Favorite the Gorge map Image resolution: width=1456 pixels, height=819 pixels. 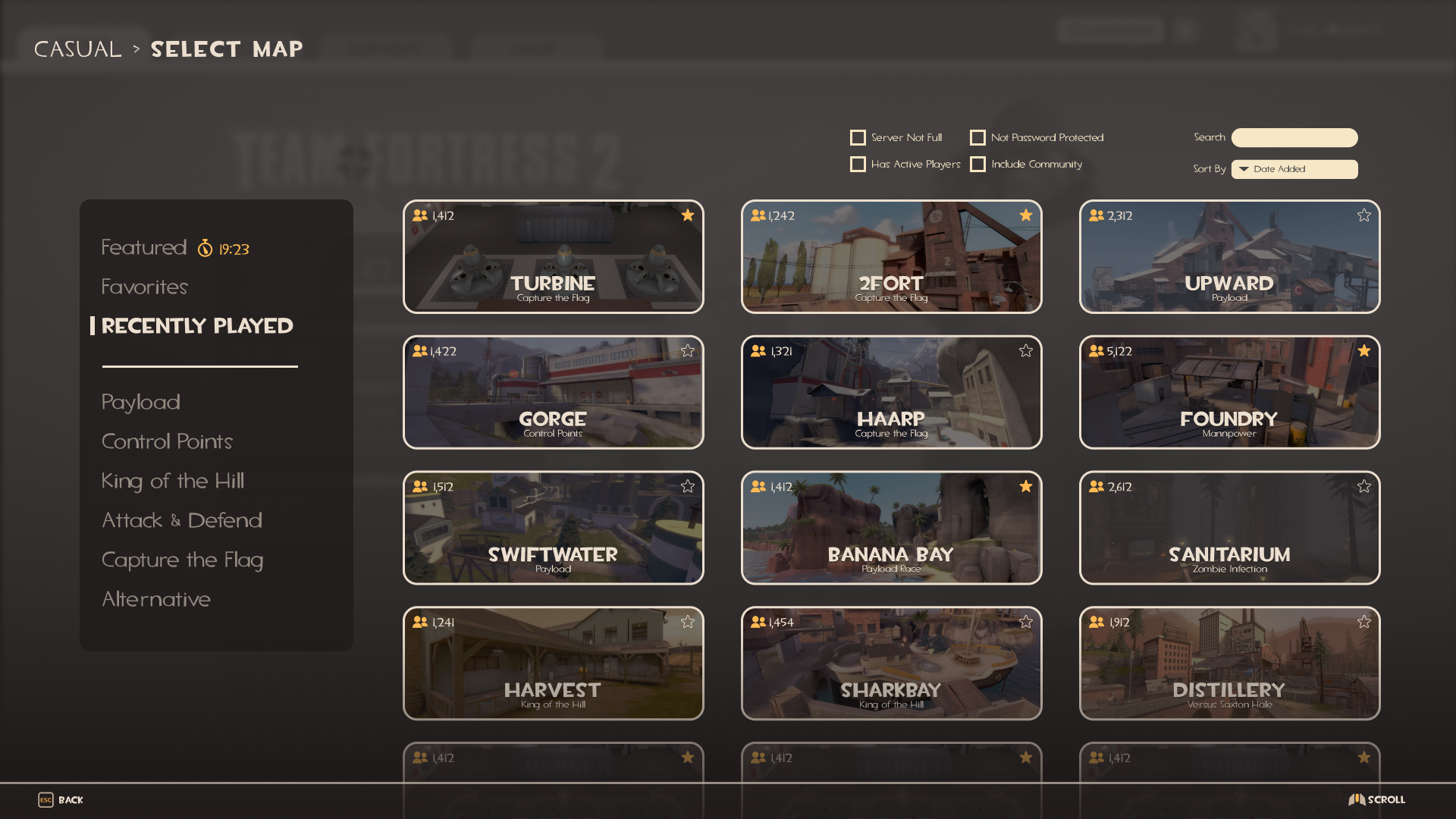click(688, 350)
